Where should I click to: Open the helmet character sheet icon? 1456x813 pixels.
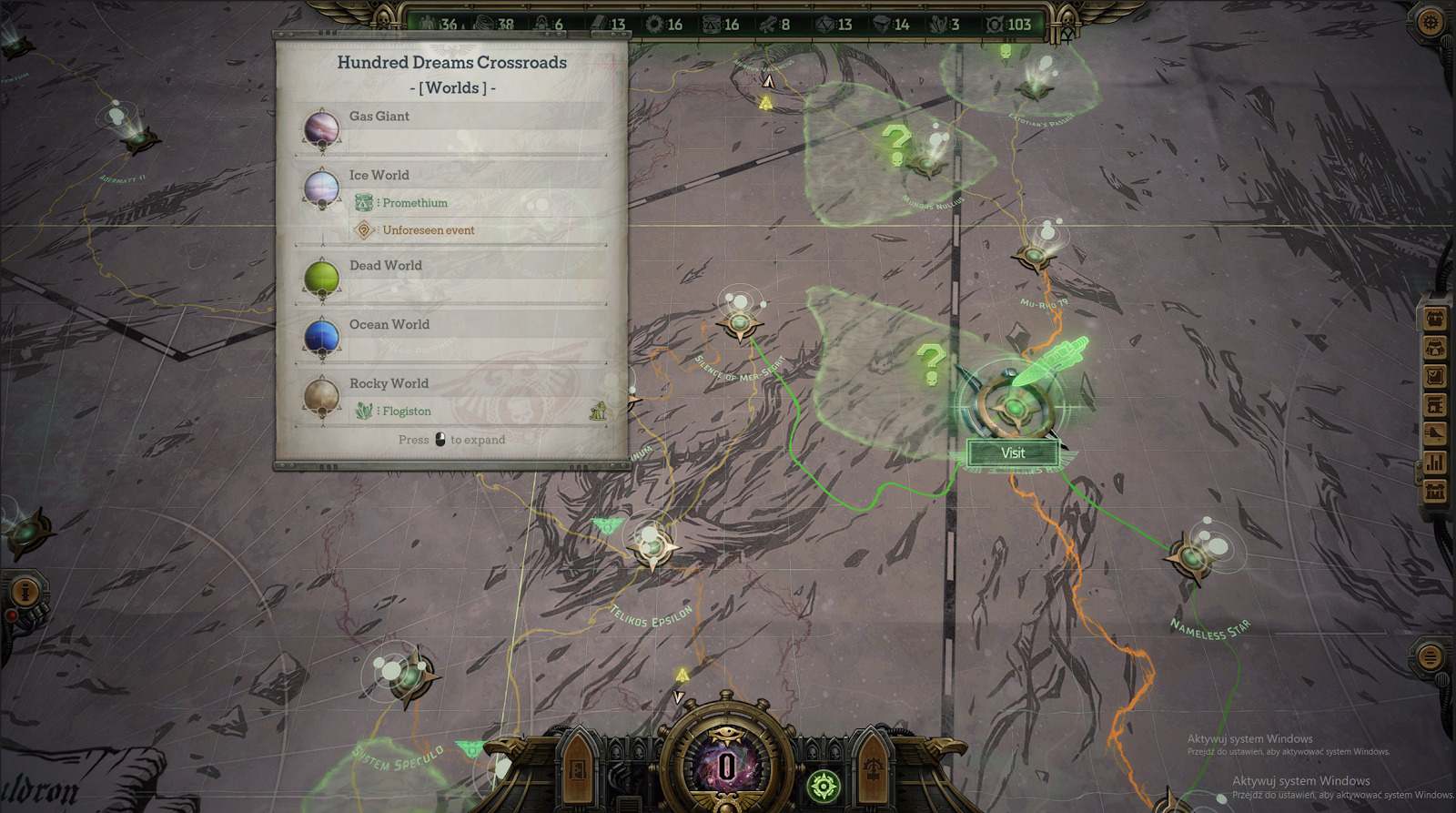[1435, 347]
